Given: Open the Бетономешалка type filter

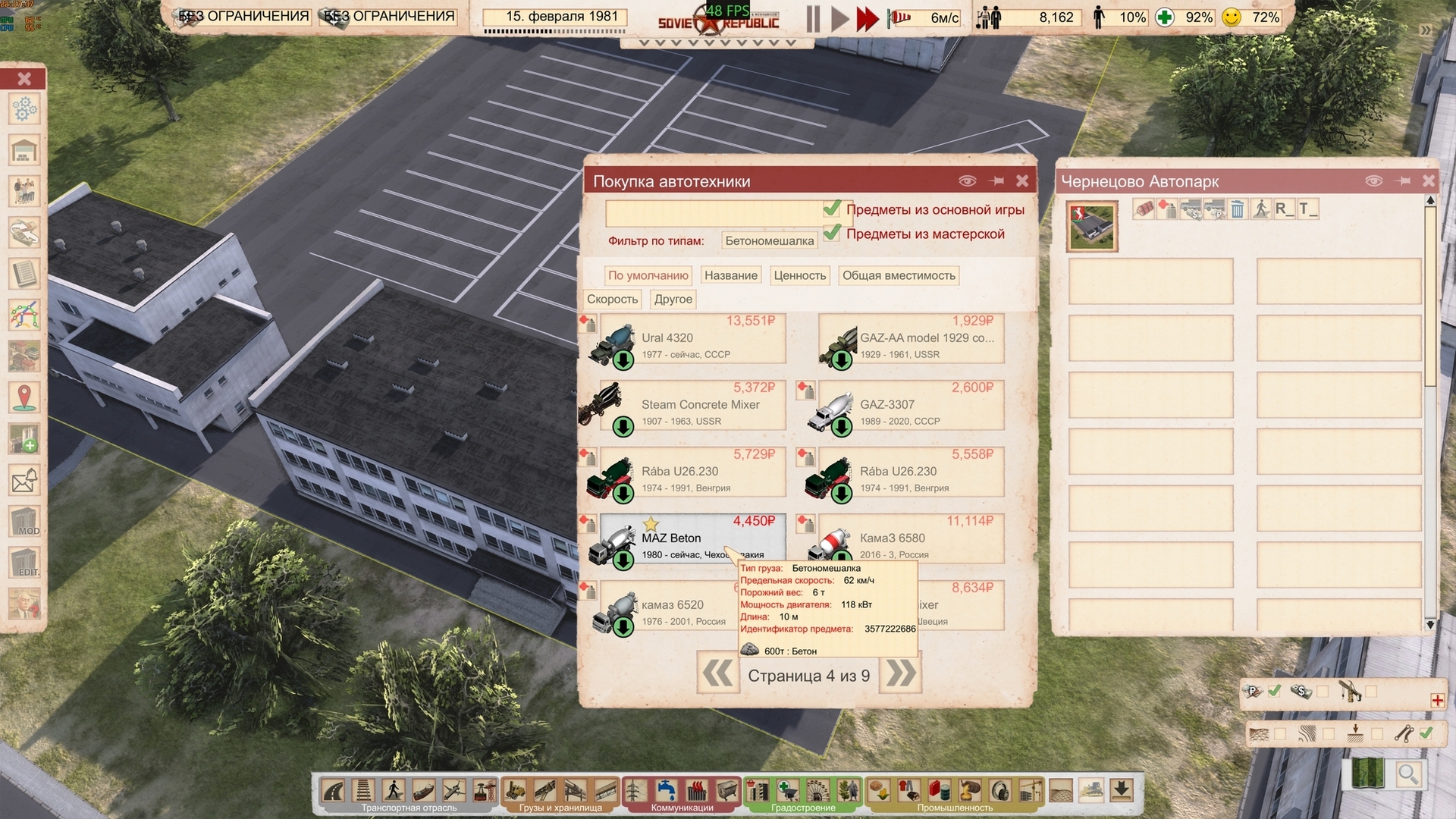Looking at the screenshot, I should click(x=769, y=241).
